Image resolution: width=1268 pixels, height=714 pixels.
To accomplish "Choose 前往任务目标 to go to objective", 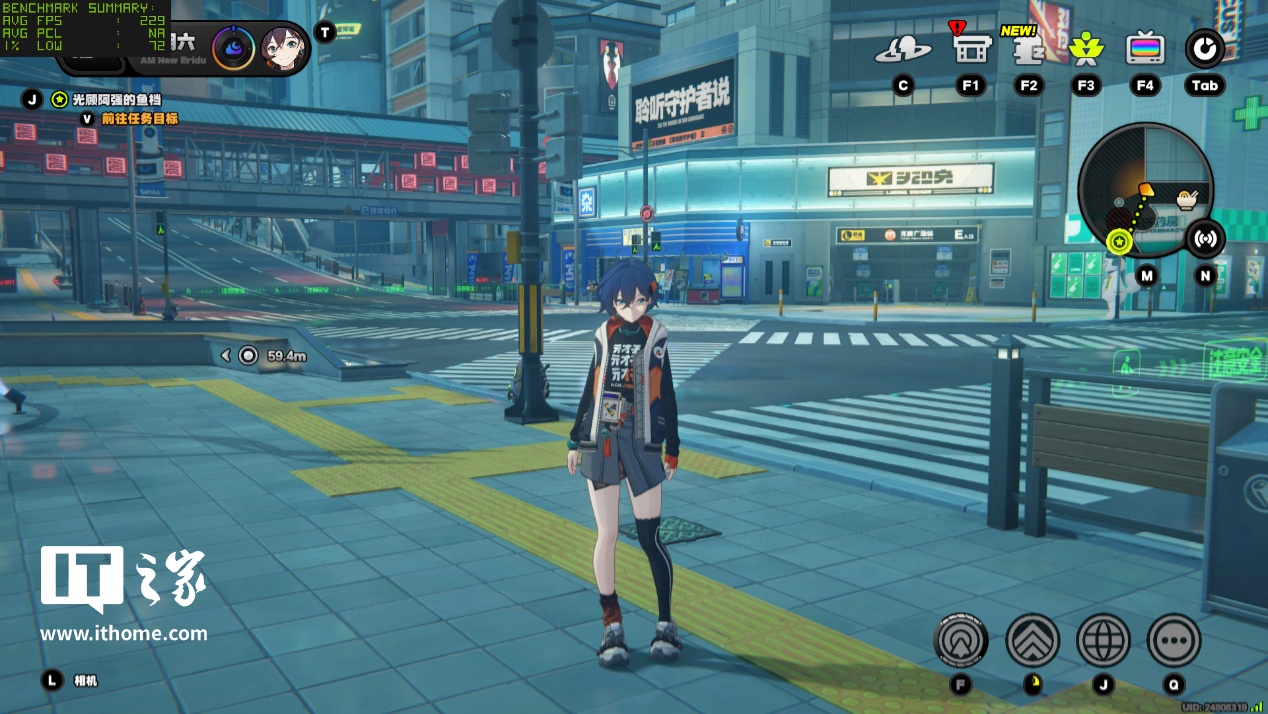I will point(139,118).
